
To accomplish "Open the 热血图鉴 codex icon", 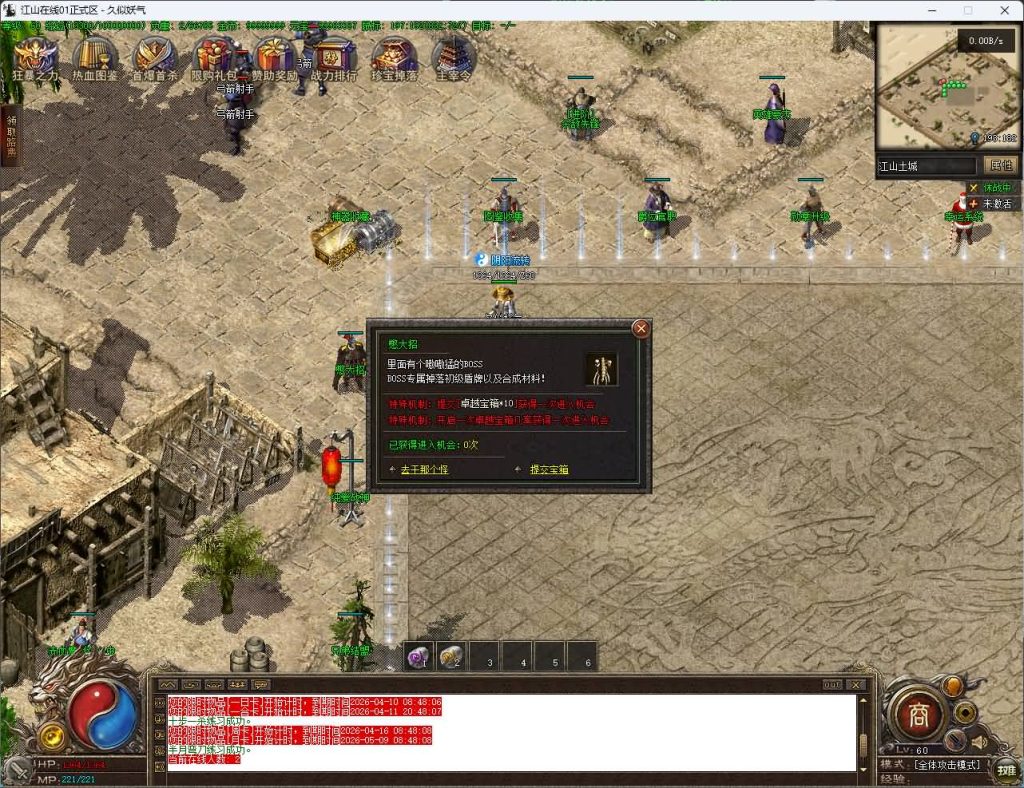I will (95, 58).
